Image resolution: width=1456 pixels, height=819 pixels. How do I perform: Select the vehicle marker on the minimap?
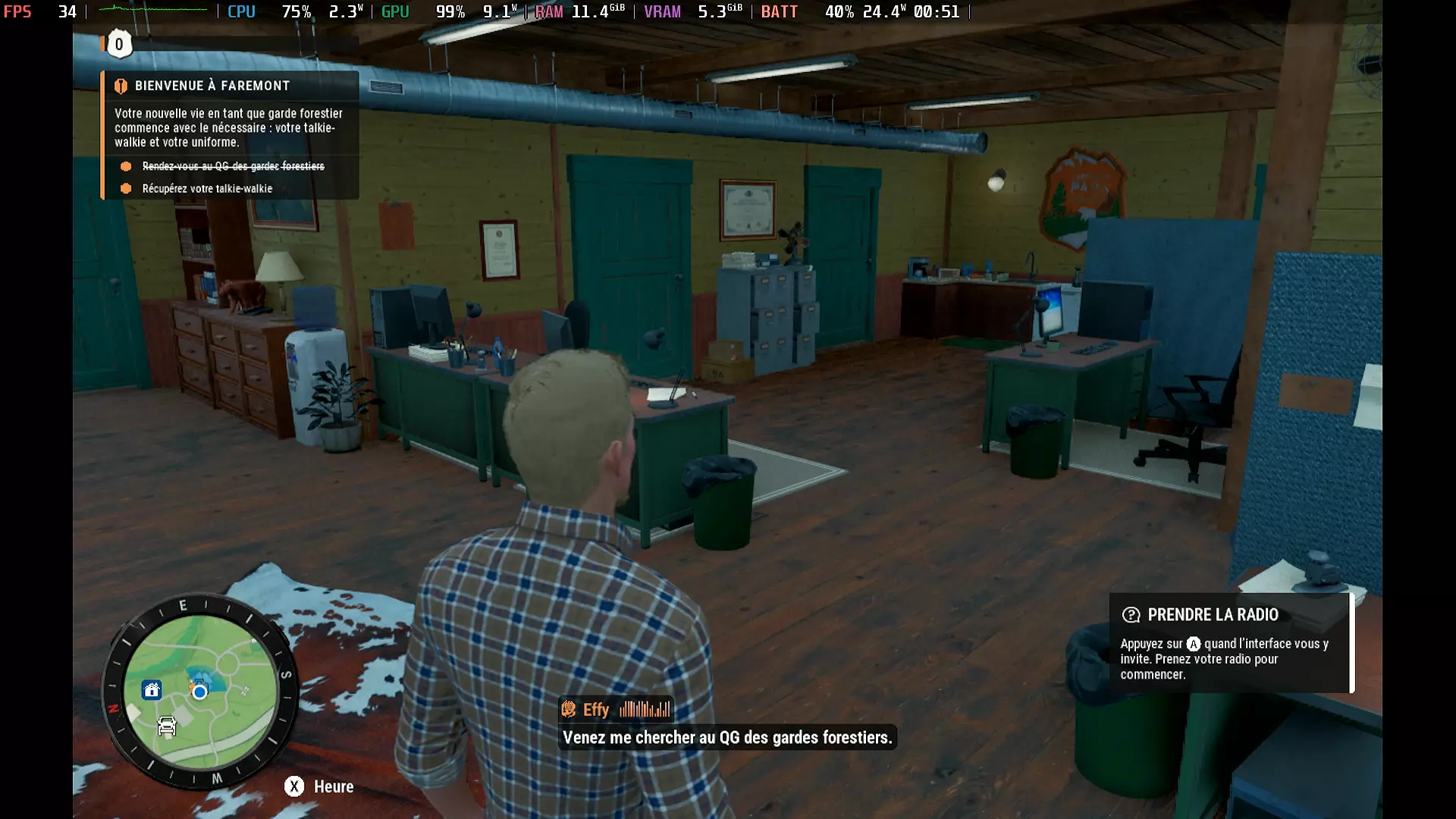(167, 726)
